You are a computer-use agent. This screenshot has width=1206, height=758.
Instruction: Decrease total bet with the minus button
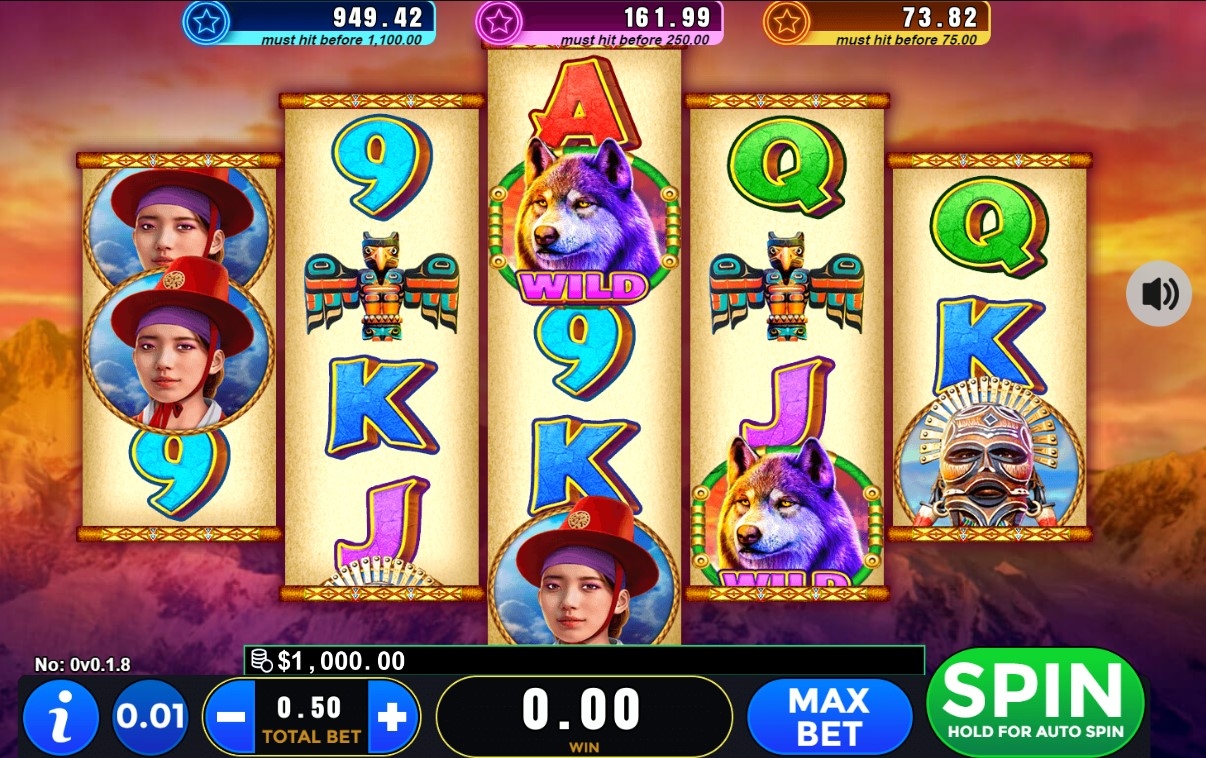tap(231, 717)
